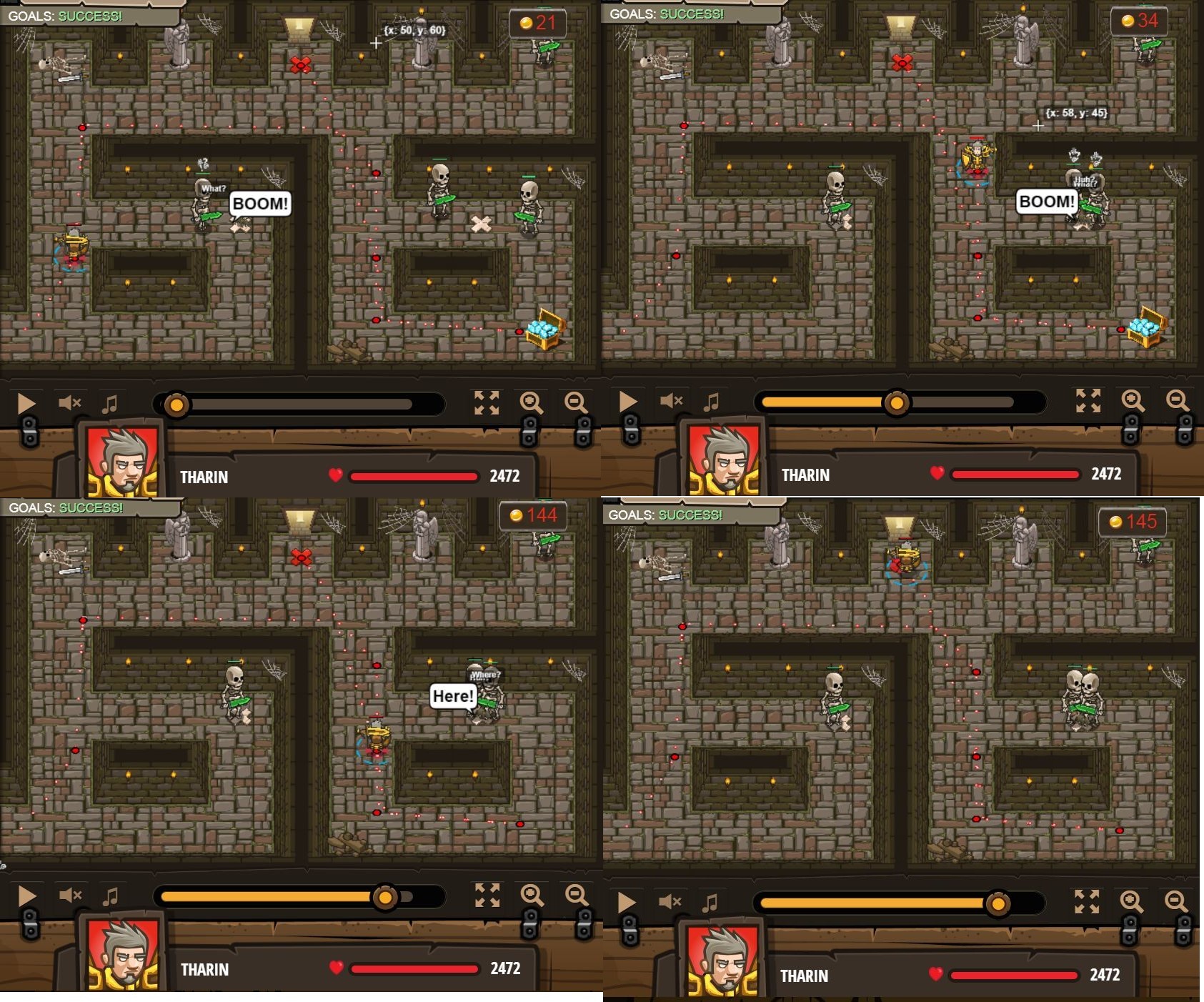Viewport: 1204px width, 1002px height.
Task: Toggle music note in the 144-gold panel
Action: (110, 896)
